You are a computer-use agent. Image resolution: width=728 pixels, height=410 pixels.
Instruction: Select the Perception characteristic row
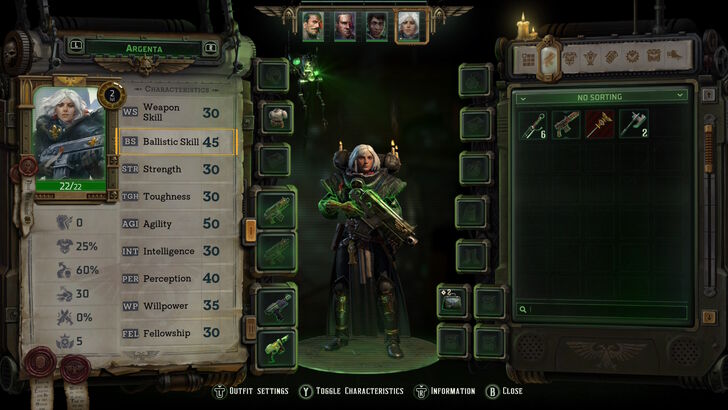[x=178, y=279]
